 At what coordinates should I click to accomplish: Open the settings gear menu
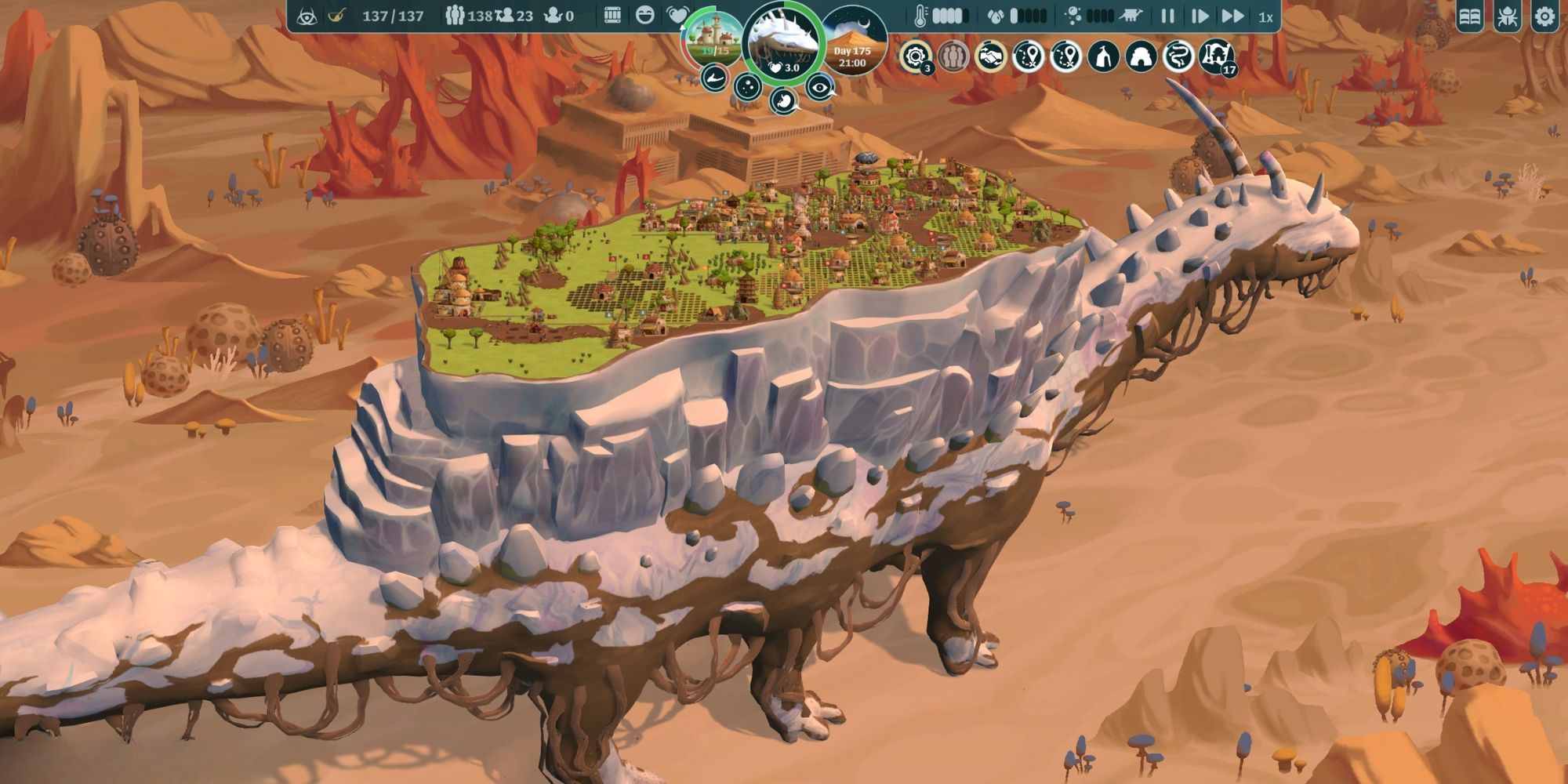tap(1544, 16)
